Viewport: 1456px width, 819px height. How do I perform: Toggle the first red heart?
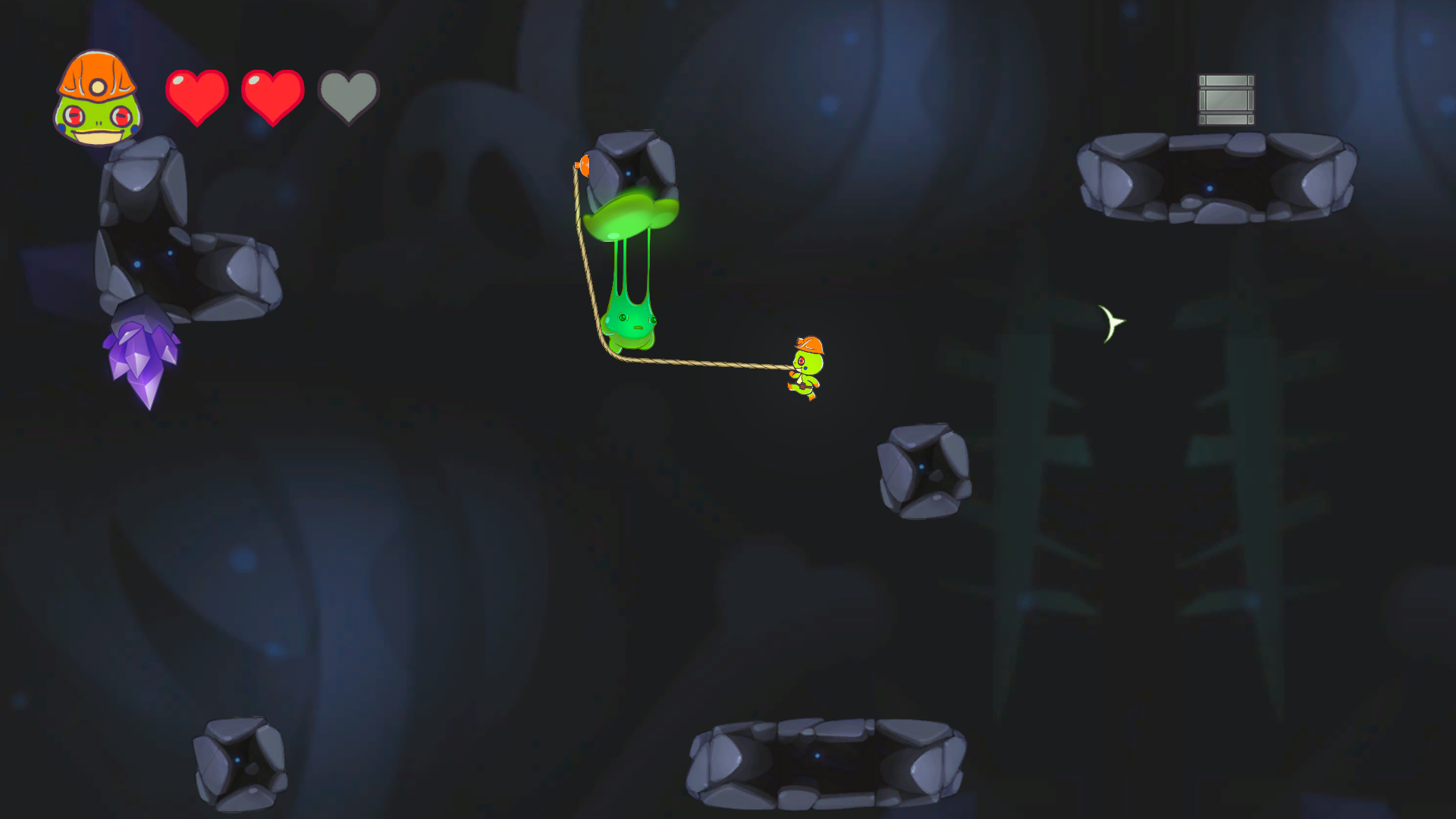tap(196, 93)
